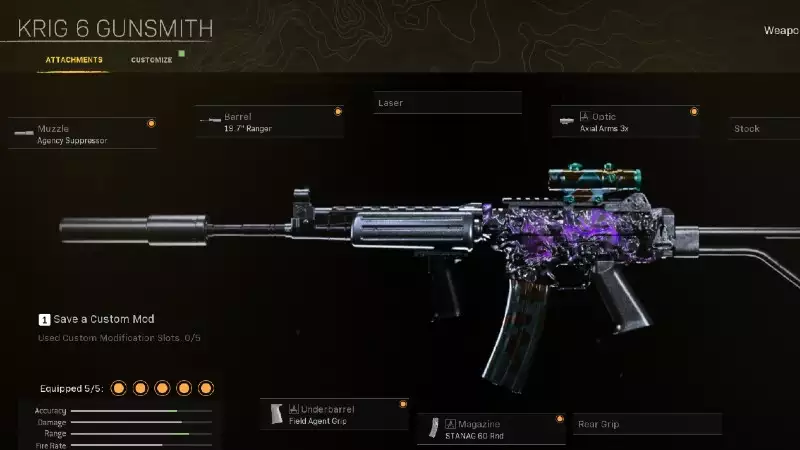Viewport: 800px width, 450px height.
Task: Choose the Underbarrel Field Agent Grip slot
Action: pyautogui.click(x=334, y=415)
